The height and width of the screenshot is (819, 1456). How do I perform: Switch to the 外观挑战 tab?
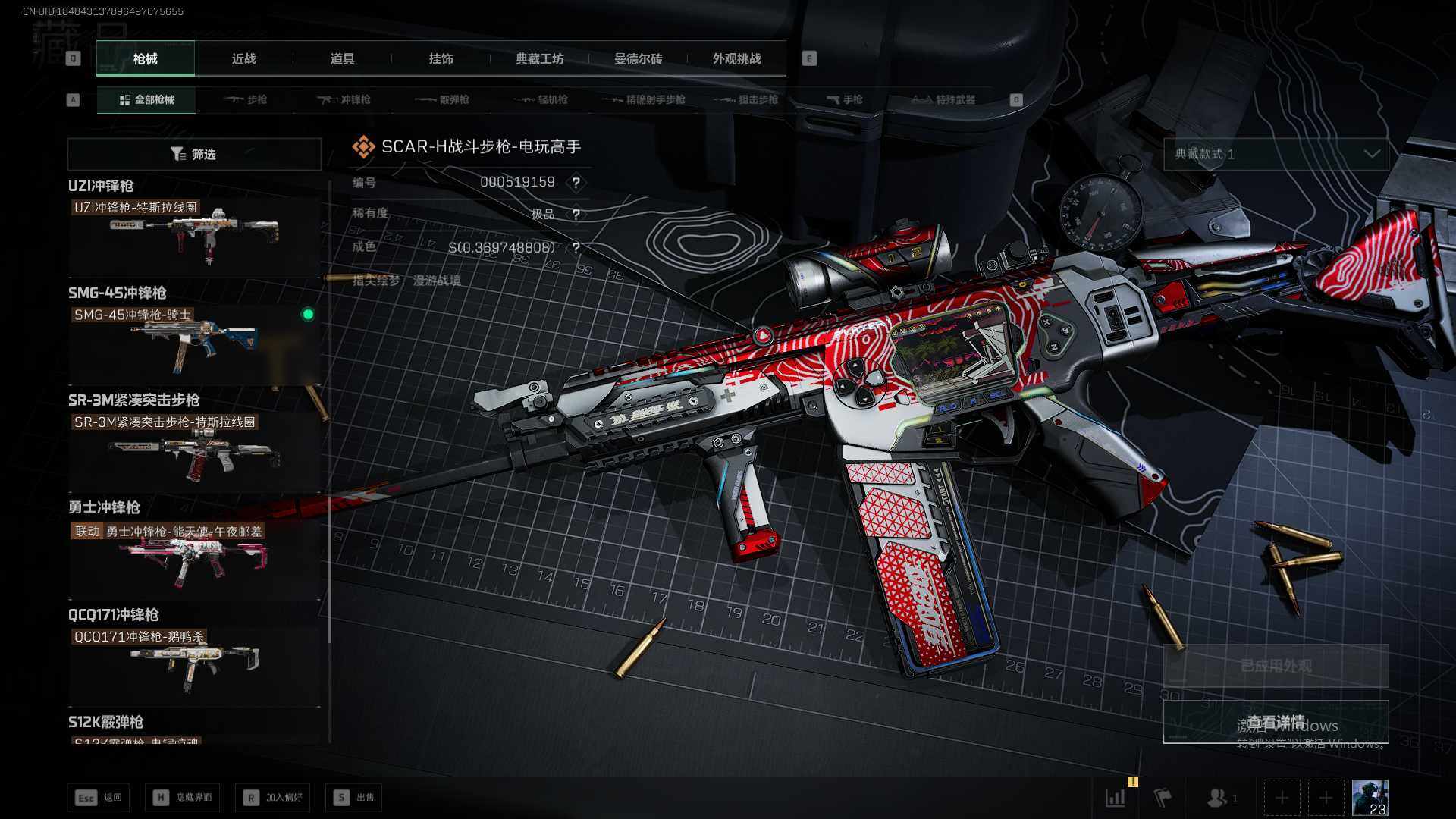pos(736,58)
